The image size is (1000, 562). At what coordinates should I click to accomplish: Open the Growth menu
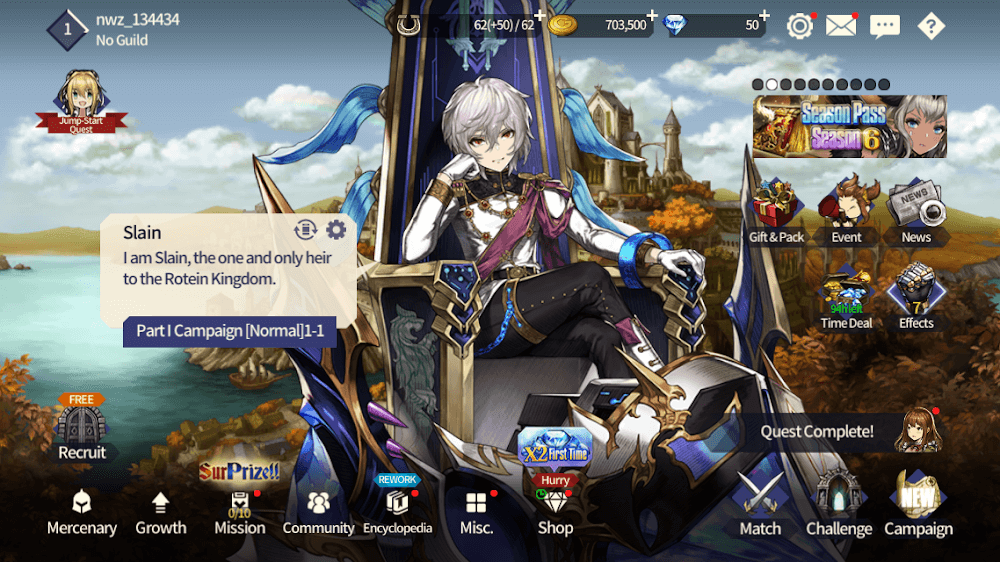161,512
